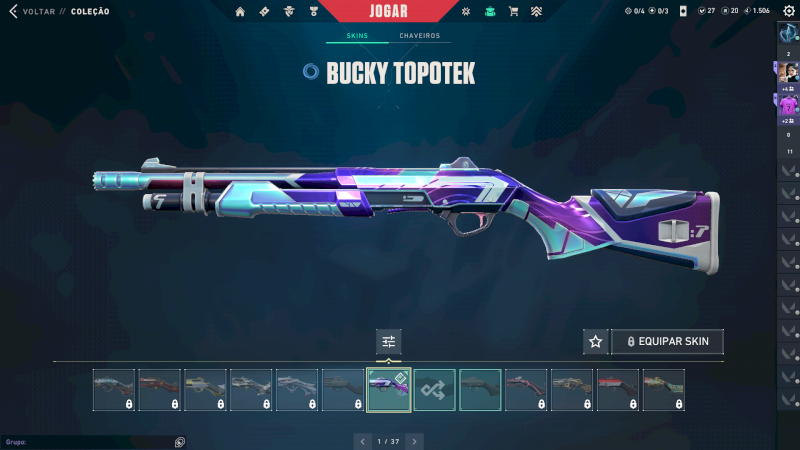Select the Skins tab
The height and width of the screenshot is (450, 800).
tap(357, 36)
